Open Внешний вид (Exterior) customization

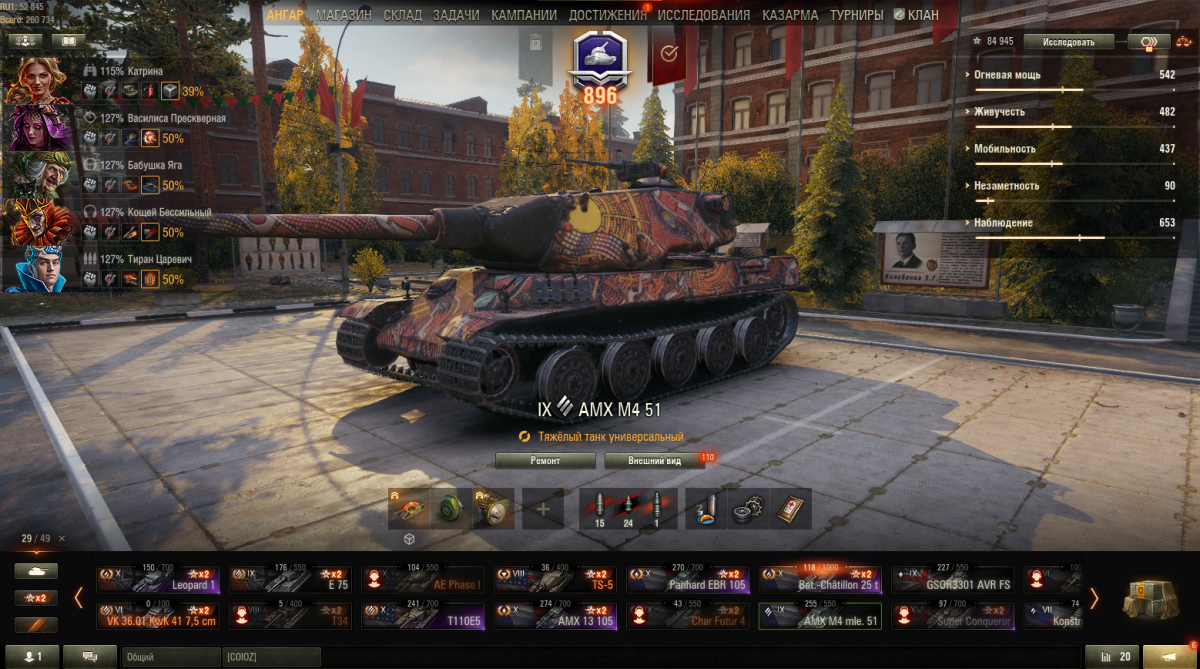click(x=654, y=460)
